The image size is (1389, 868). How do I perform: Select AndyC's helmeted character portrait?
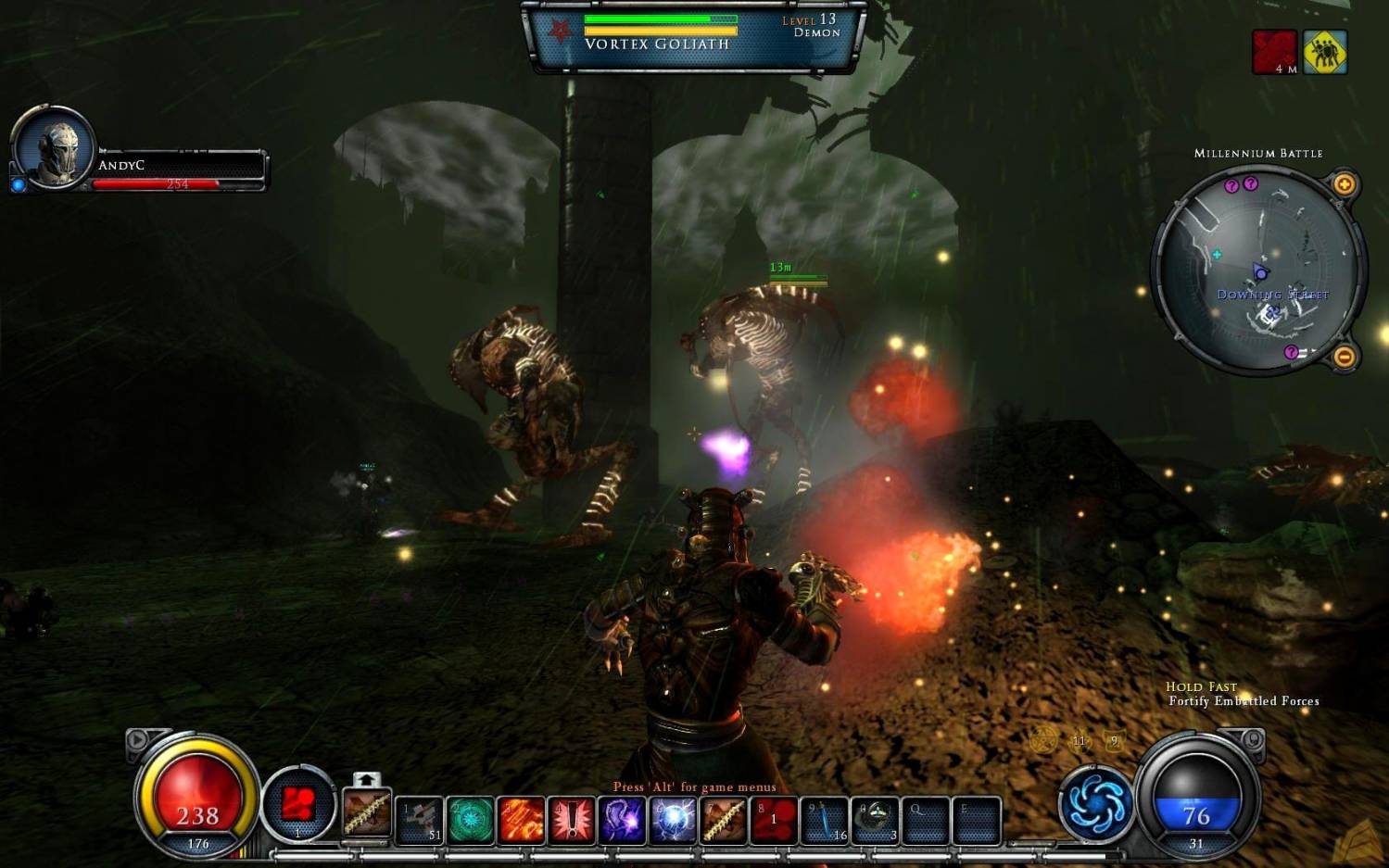click(54, 148)
